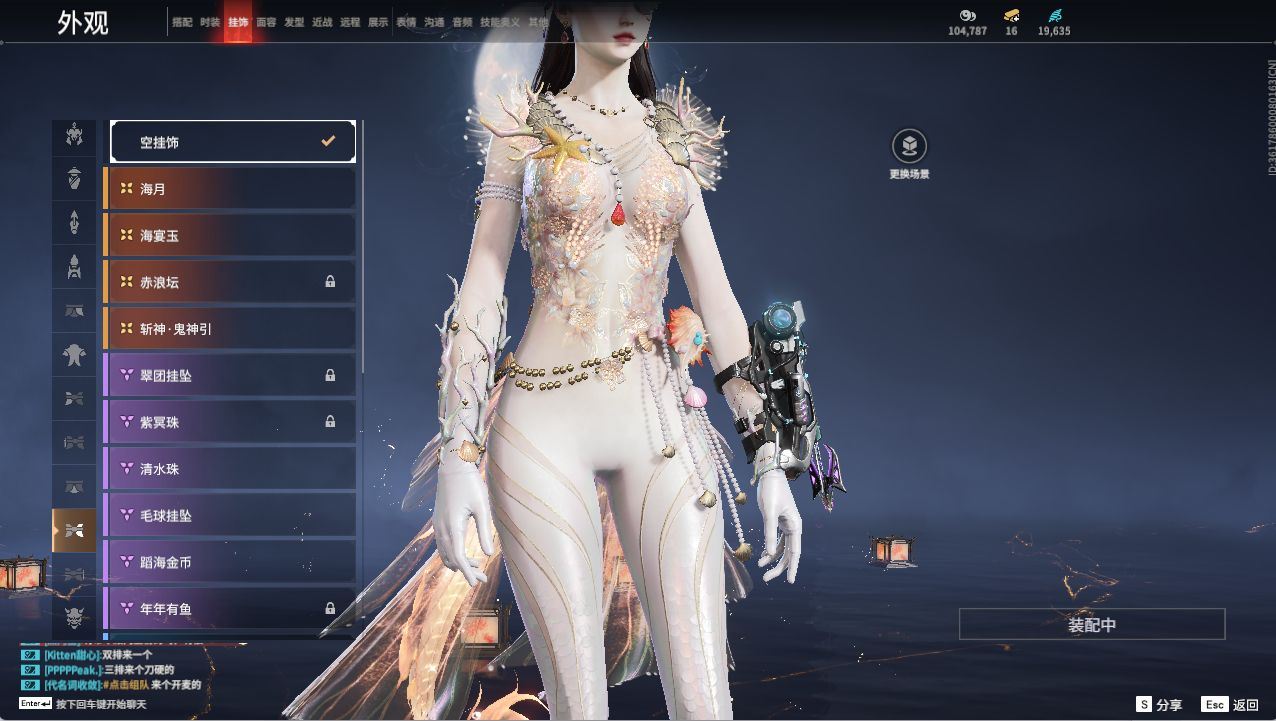
Task: Choose the 海月 accessory
Action: tap(230, 189)
